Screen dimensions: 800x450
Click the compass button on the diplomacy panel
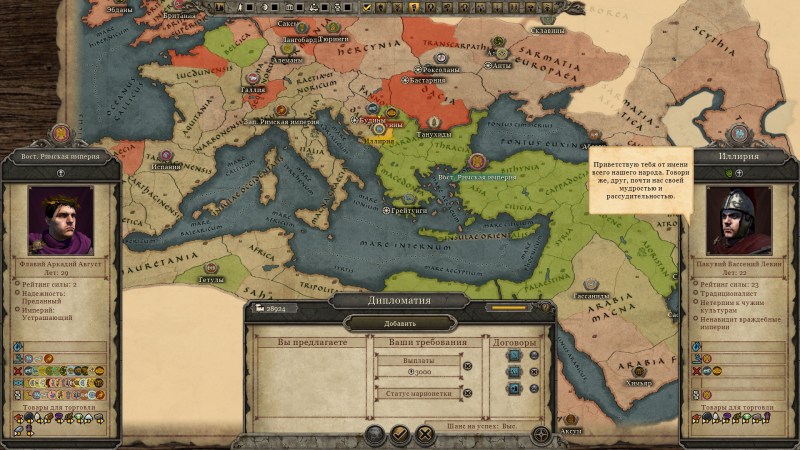click(540, 435)
